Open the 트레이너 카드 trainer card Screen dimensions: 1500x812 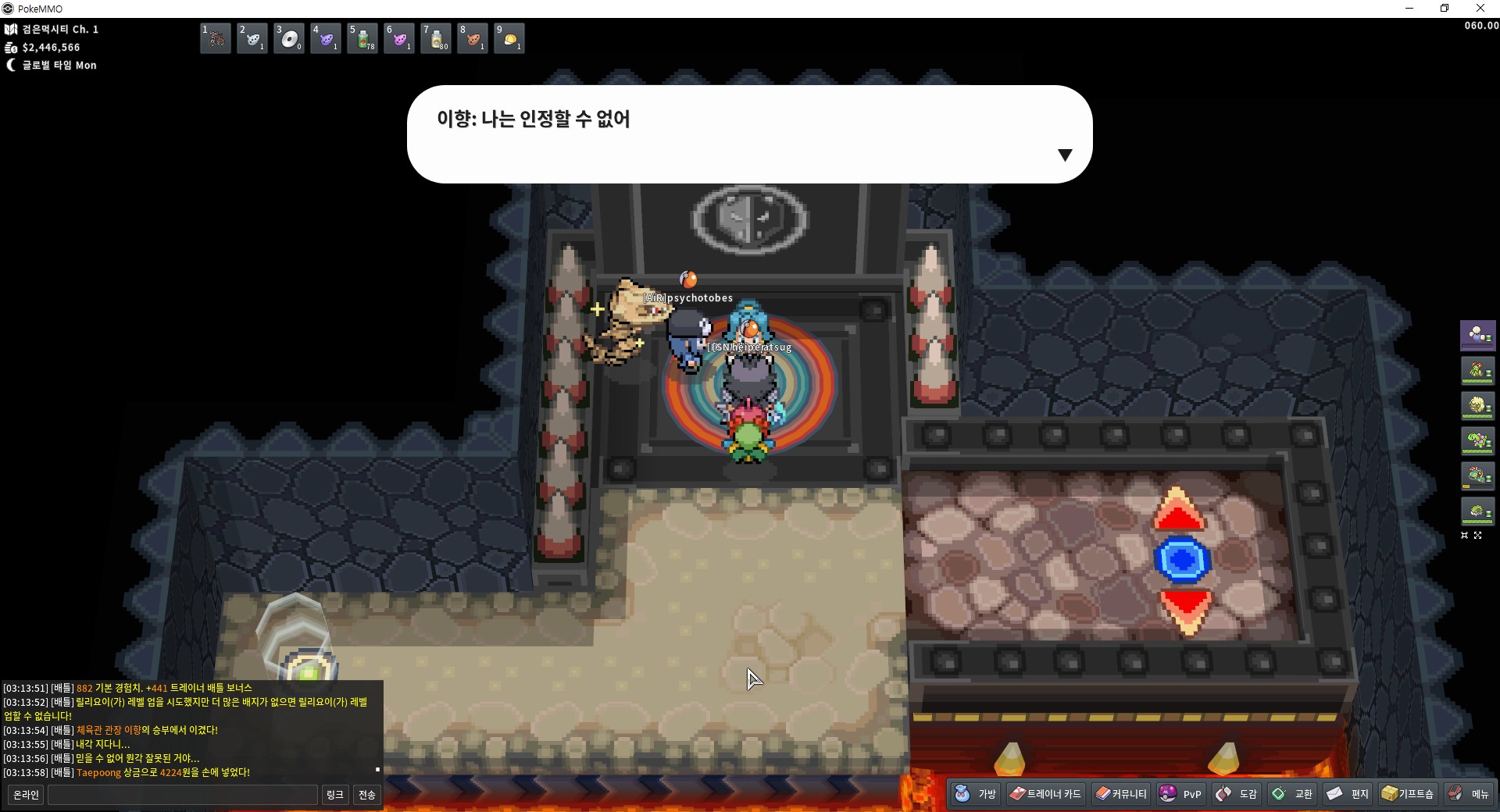point(1045,794)
